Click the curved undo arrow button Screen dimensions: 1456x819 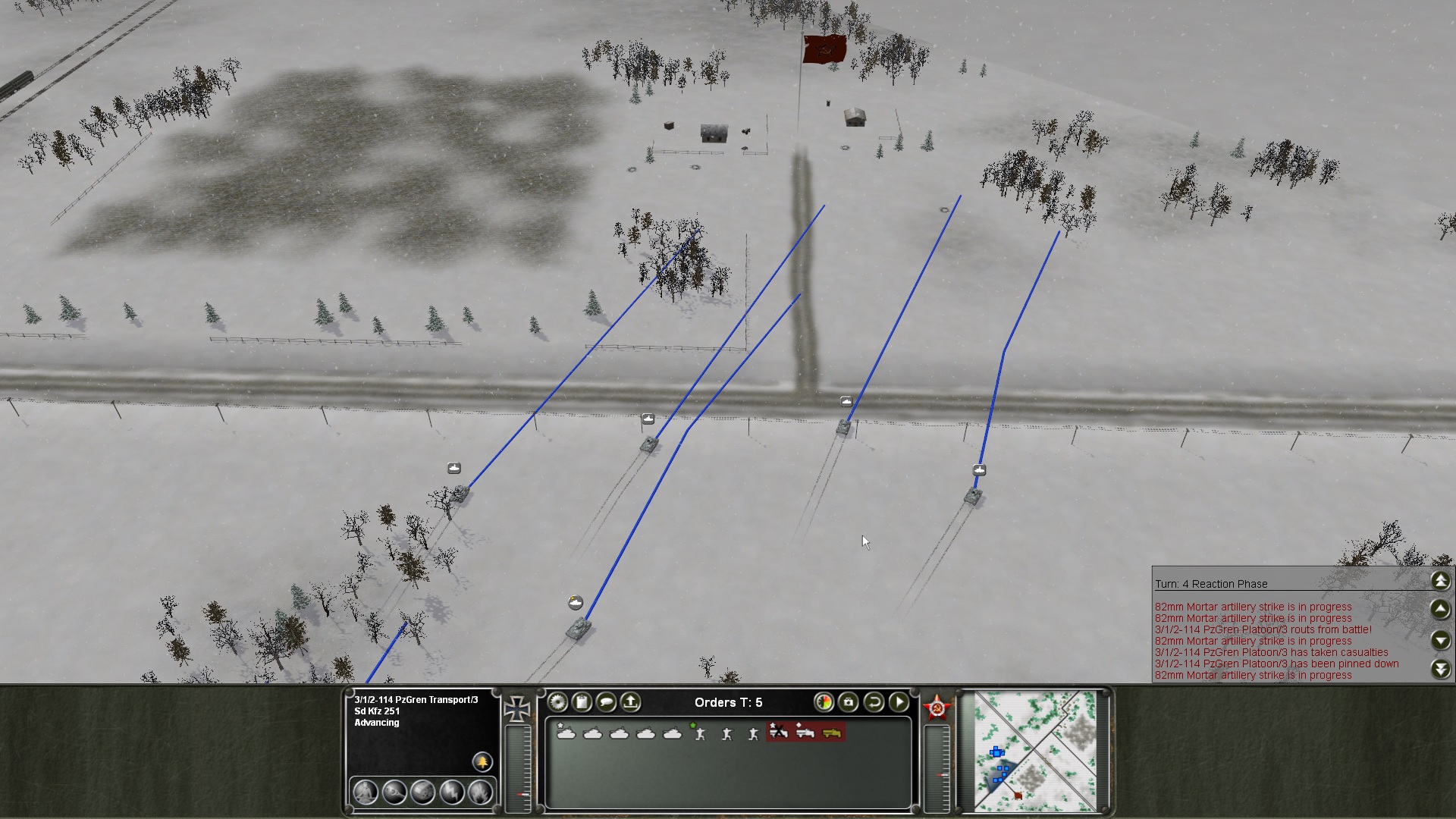tap(874, 702)
